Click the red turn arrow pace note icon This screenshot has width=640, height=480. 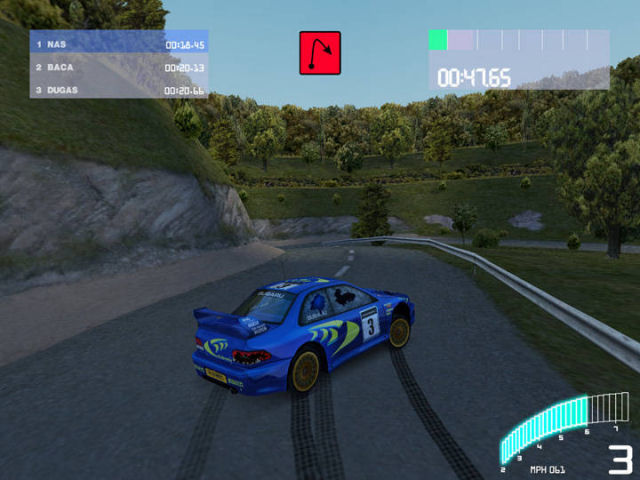[320, 52]
